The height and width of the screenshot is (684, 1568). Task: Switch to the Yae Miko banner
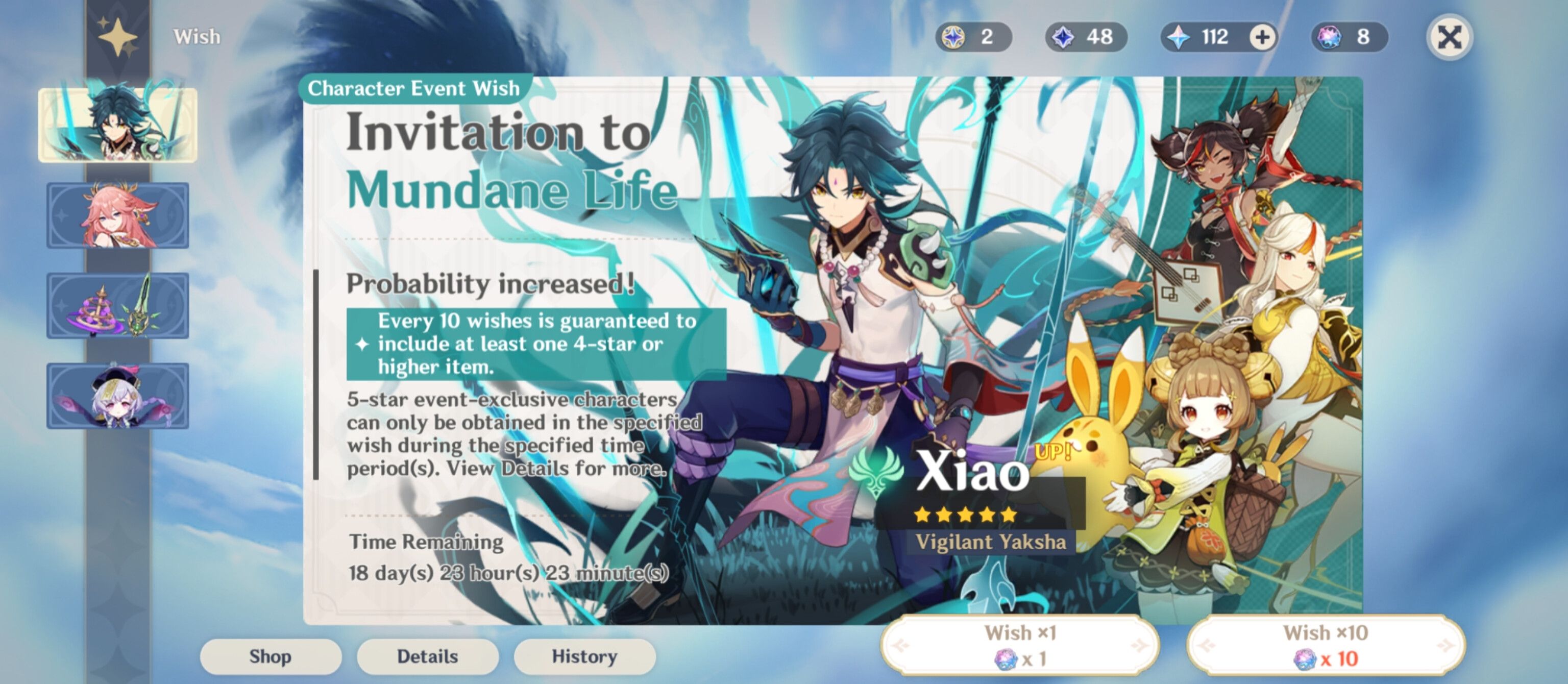point(117,214)
